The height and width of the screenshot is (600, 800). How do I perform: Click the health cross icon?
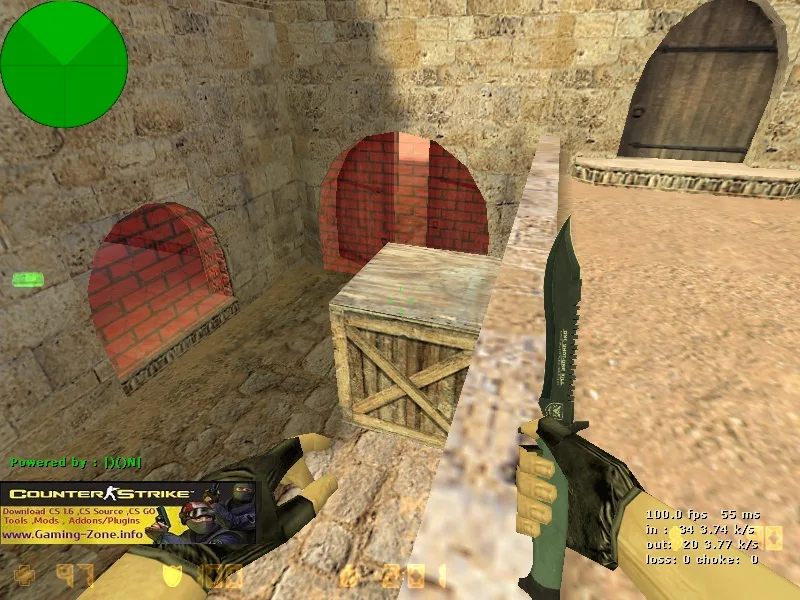[25, 575]
